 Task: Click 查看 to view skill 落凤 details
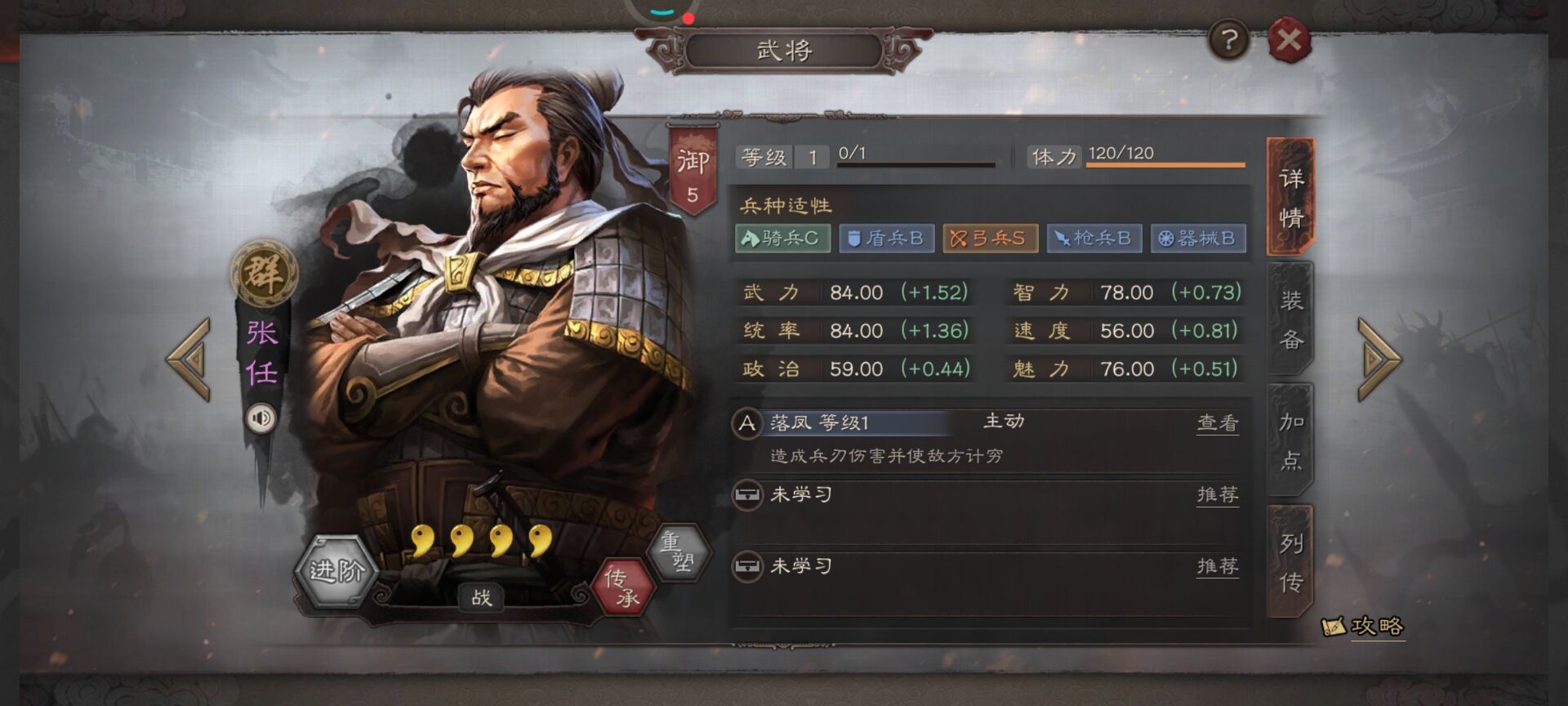pyautogui.click(x=1218, y=422)
